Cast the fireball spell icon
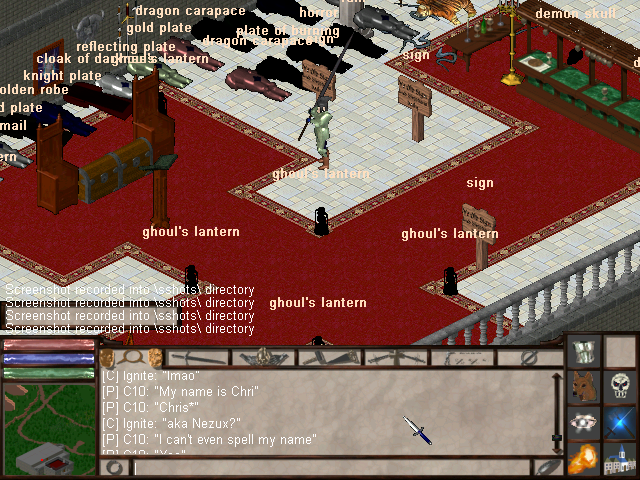 (x=584, y=460)
